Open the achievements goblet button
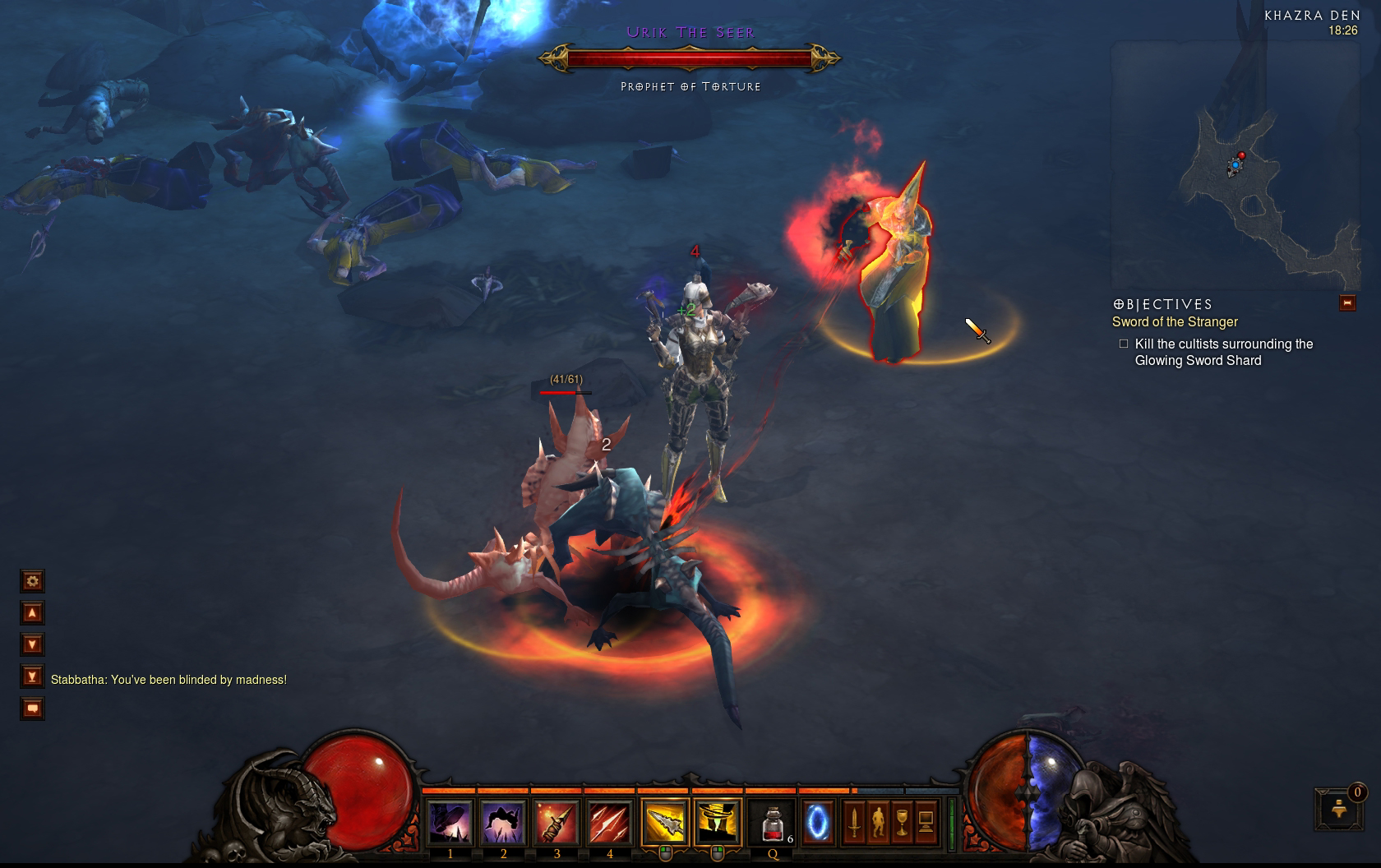Image resolution: width=1381 pixels, height=868 pixels. 902,822
